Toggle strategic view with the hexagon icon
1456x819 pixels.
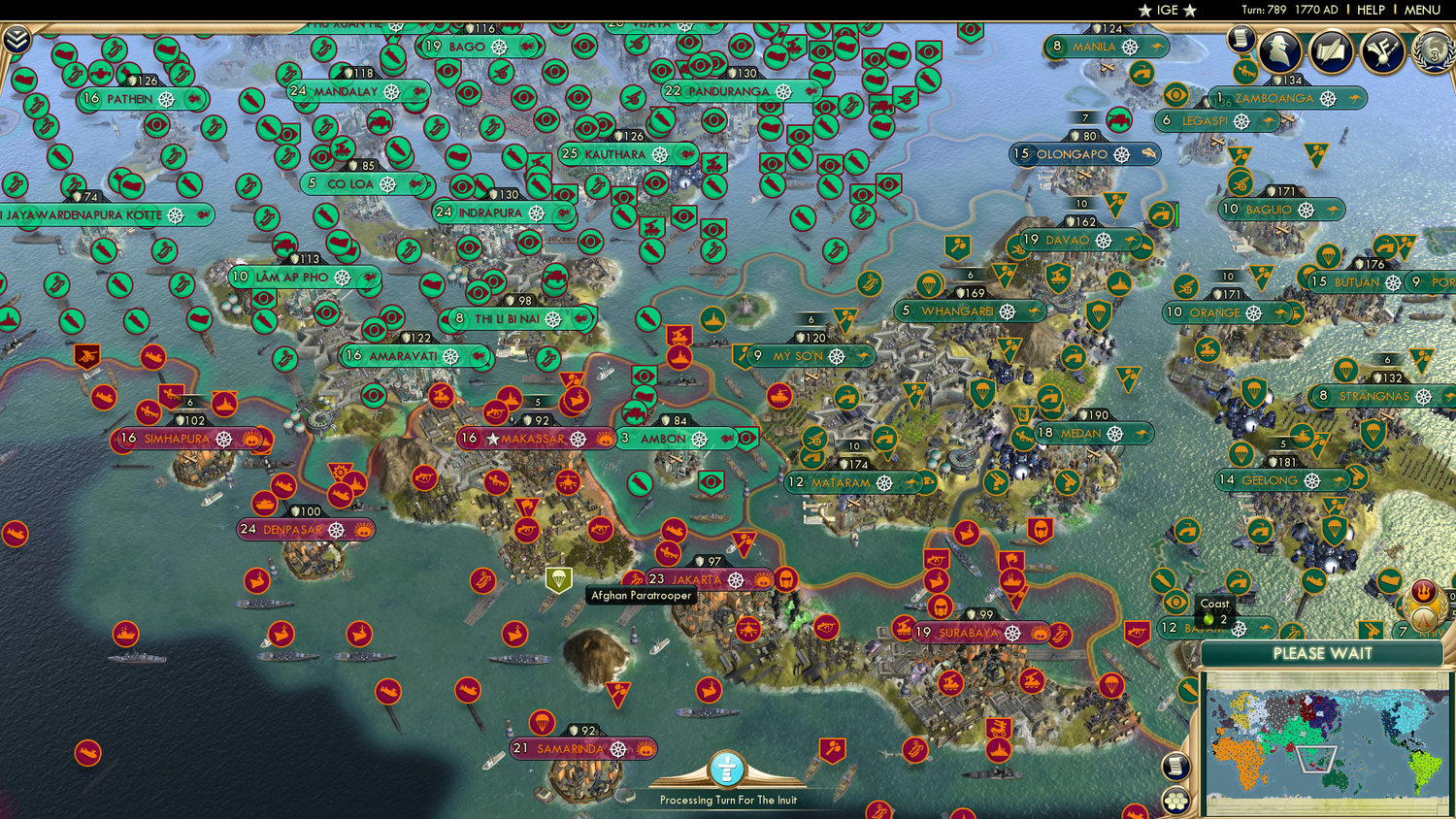(1175, 802)
